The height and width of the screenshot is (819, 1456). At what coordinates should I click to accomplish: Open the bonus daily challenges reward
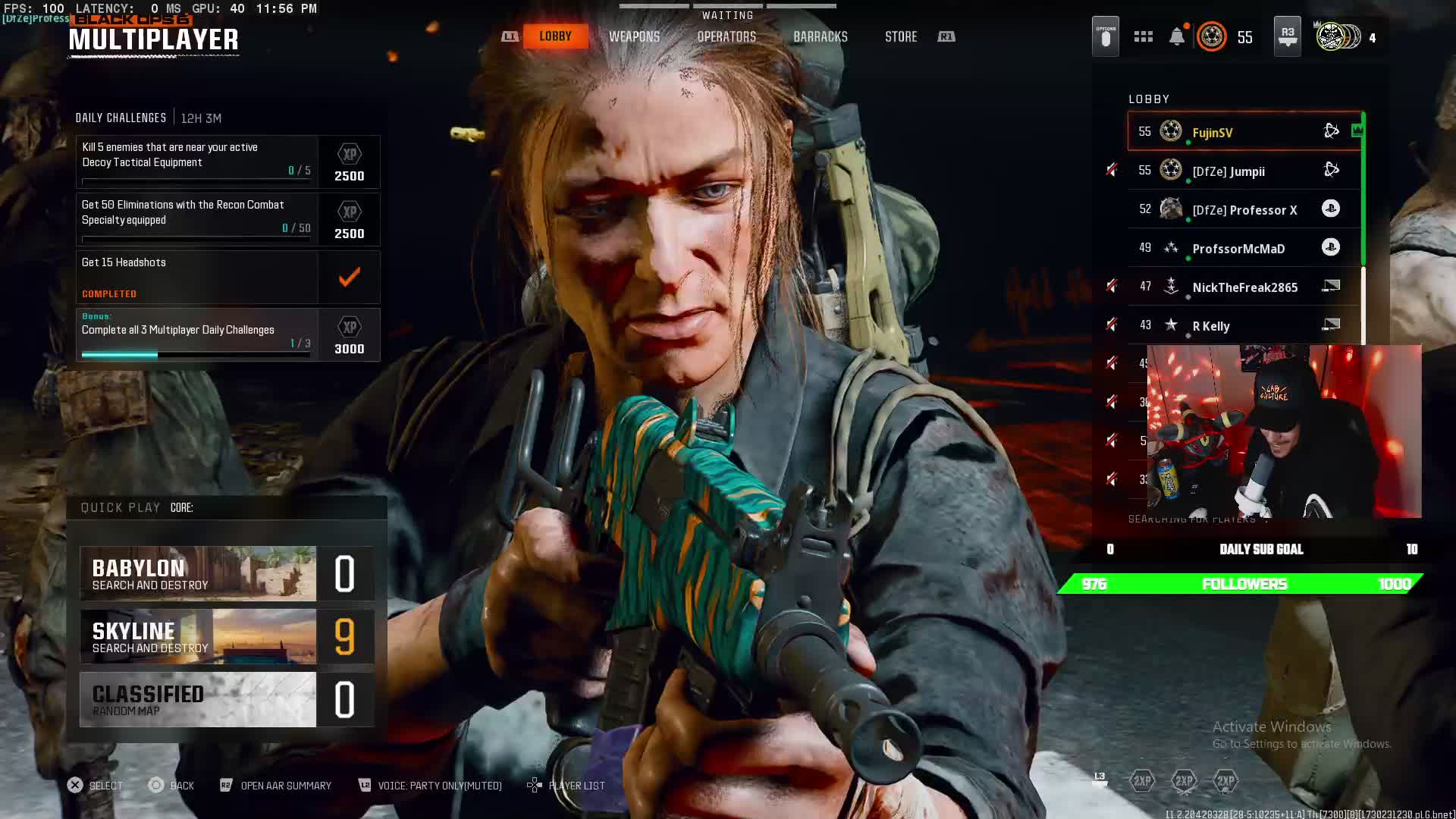click(x=227, y=335)
